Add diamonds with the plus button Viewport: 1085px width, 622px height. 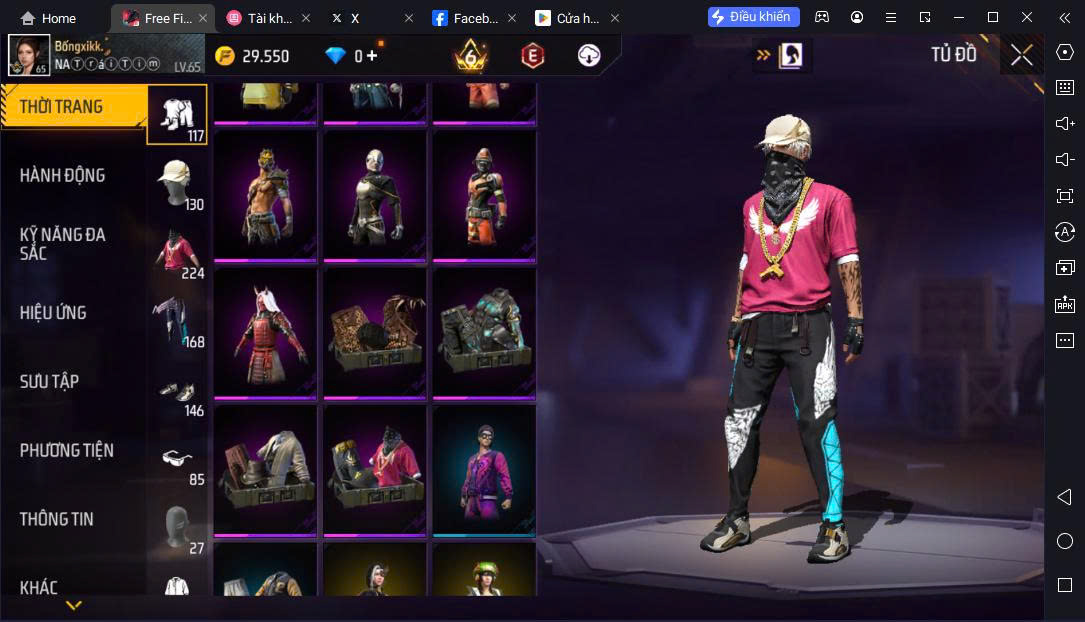tap(372, 56)
